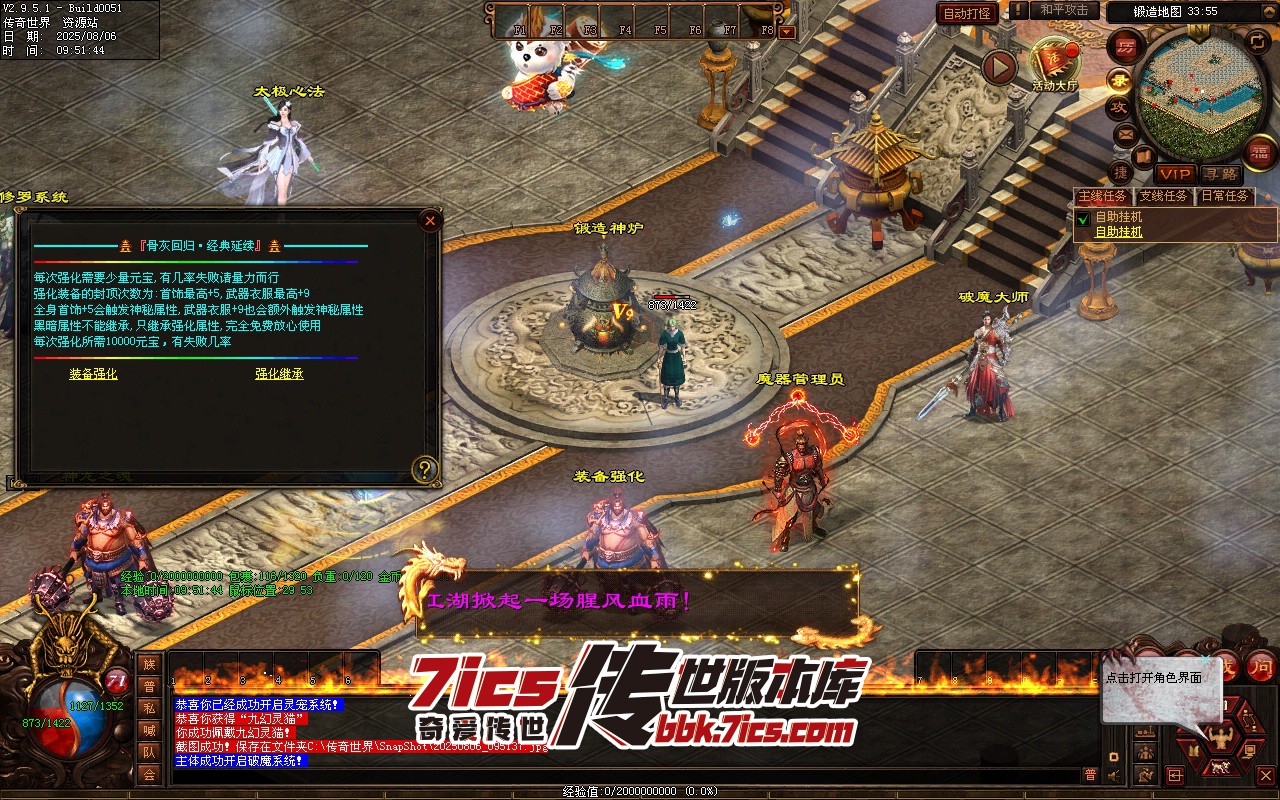1280x800 pixels.
Task: Switch the 和平攻击 attack mode
Action: click(x=1064, y=10)
